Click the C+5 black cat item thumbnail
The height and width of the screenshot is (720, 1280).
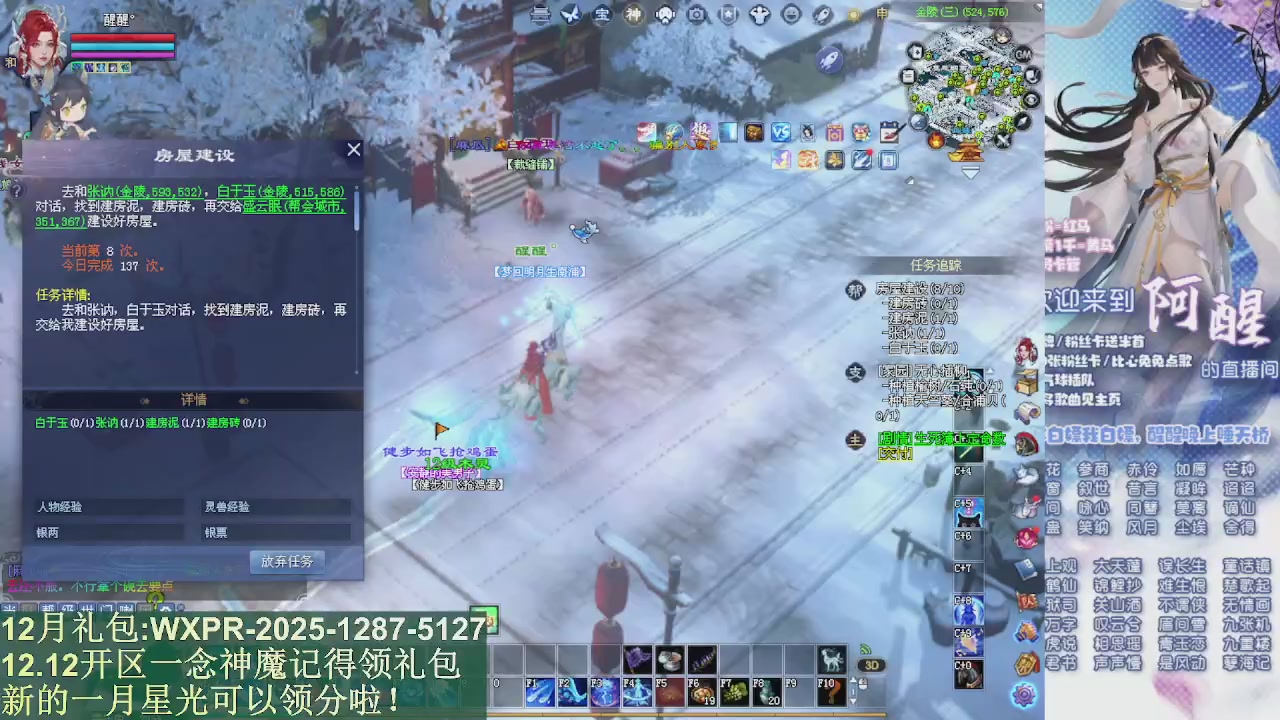coord(968,513)
